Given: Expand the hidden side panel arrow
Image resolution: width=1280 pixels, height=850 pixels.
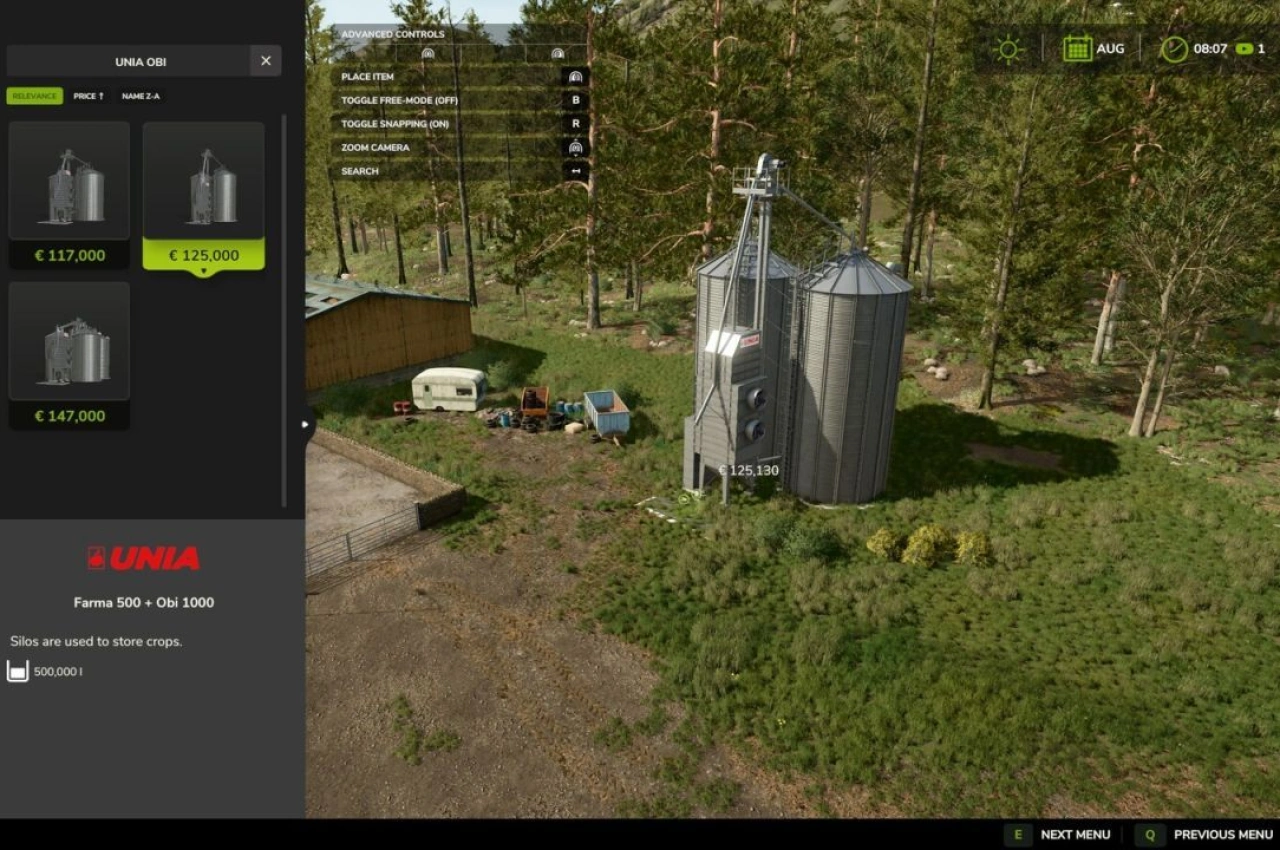Looking at the screenshot, I should (305, 424).
